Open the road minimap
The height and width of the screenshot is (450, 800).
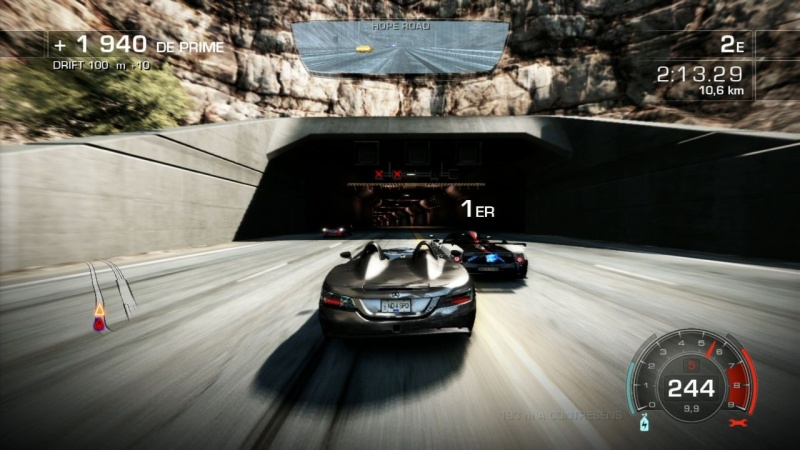pos(111,295)
